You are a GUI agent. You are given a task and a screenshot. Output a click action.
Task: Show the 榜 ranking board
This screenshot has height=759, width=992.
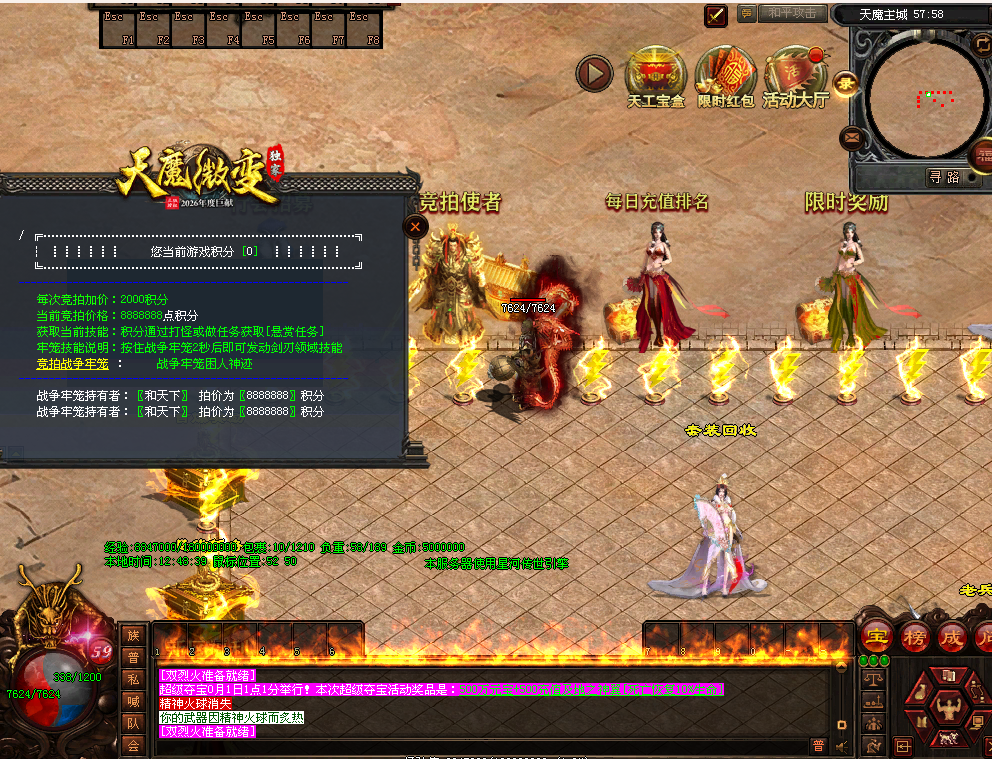pyautogui.click(x=914, y=636)
